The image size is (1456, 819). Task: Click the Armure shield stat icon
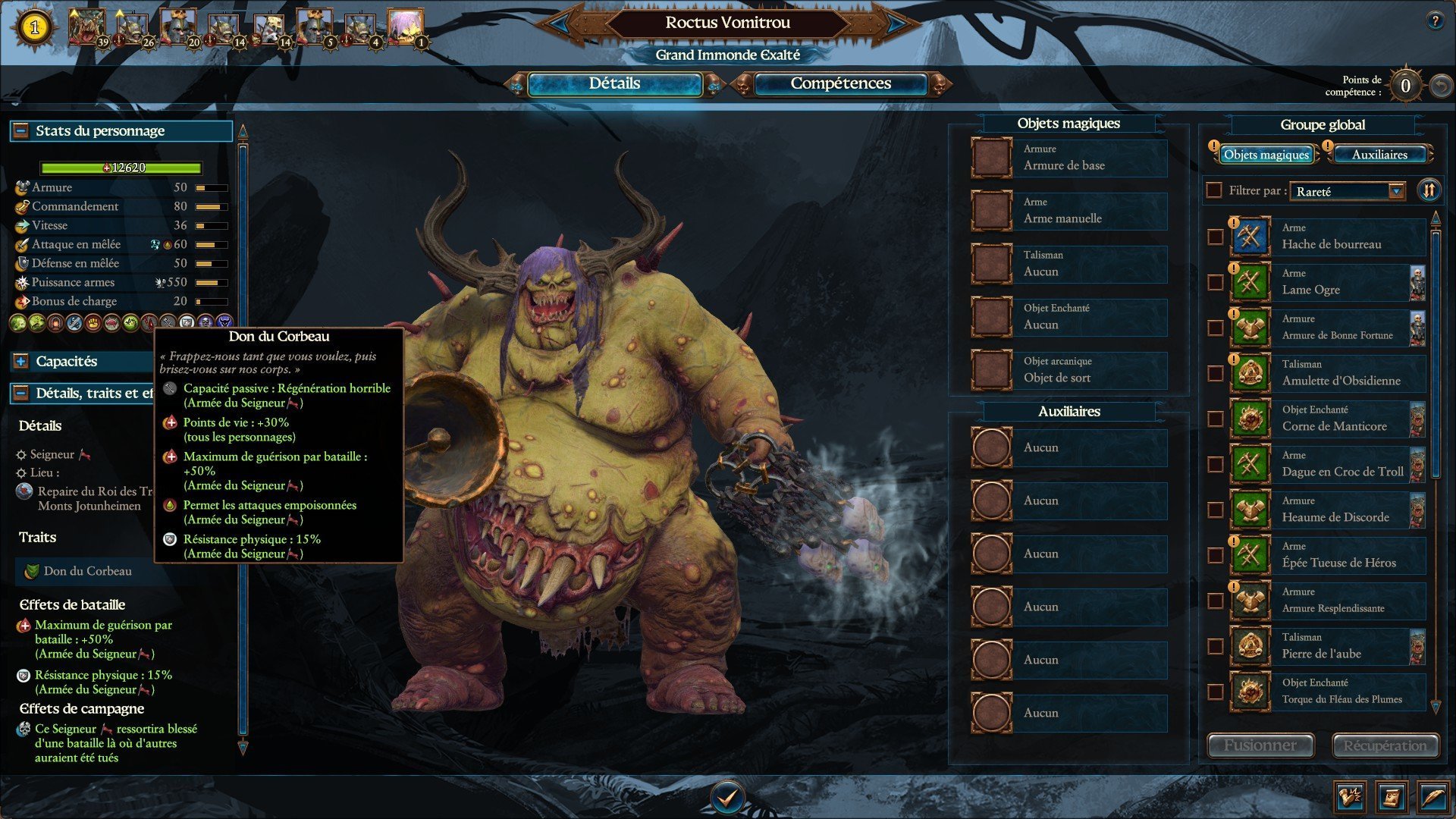[23, 187]
